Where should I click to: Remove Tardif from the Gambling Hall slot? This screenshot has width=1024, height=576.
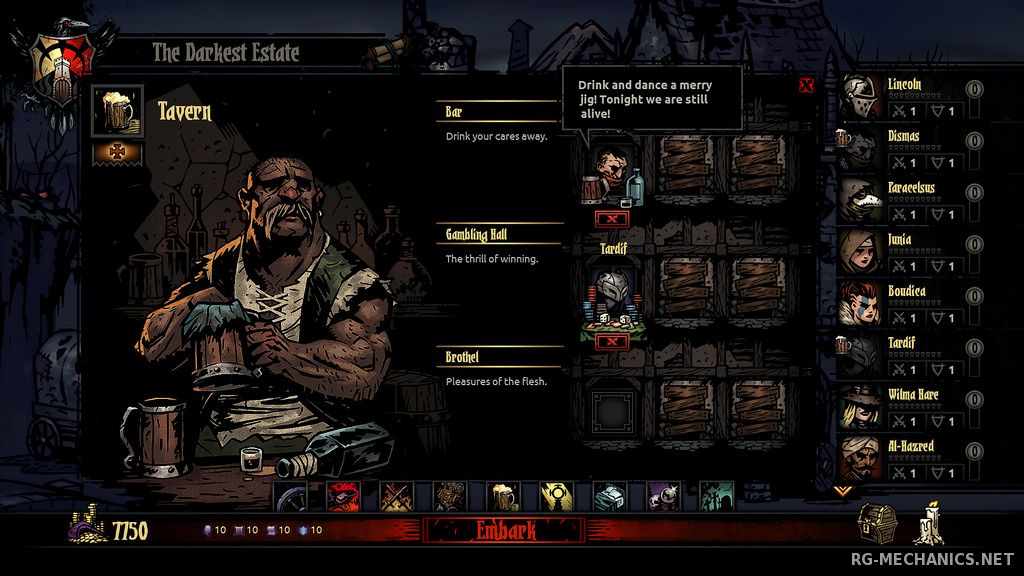(x=612, y=341)
